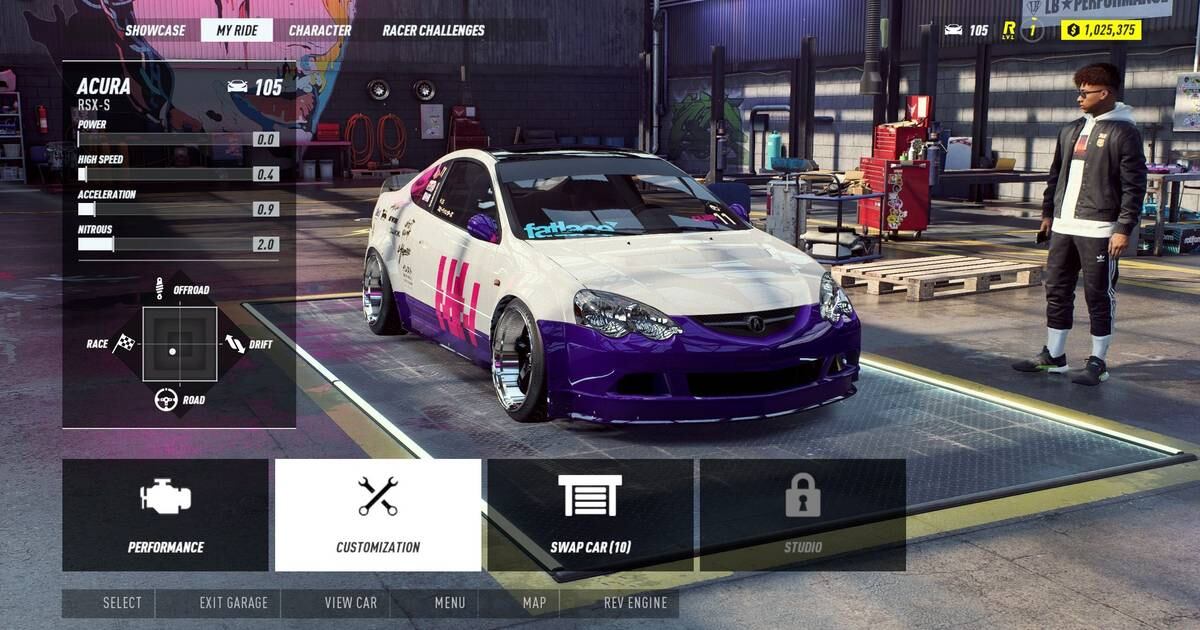Go to the Racer Challenges tab

click(x=433, y=30)
